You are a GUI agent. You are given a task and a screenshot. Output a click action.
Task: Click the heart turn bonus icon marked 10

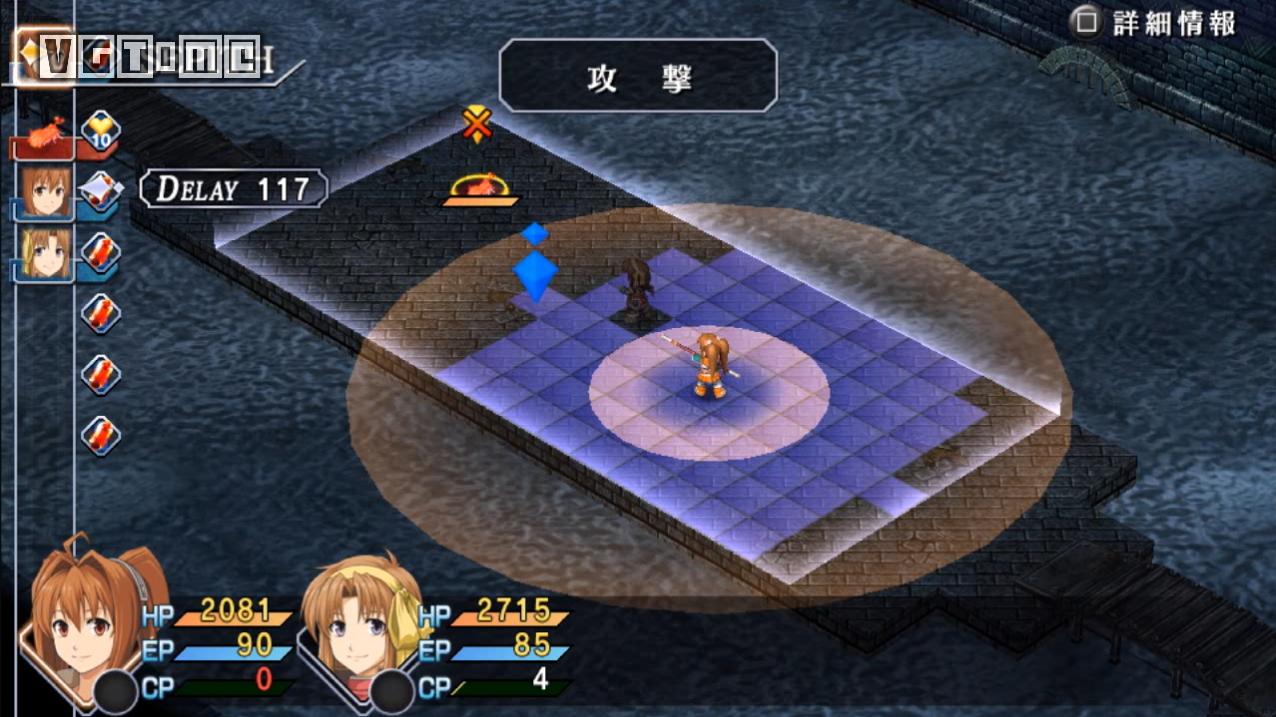point(101,130)
